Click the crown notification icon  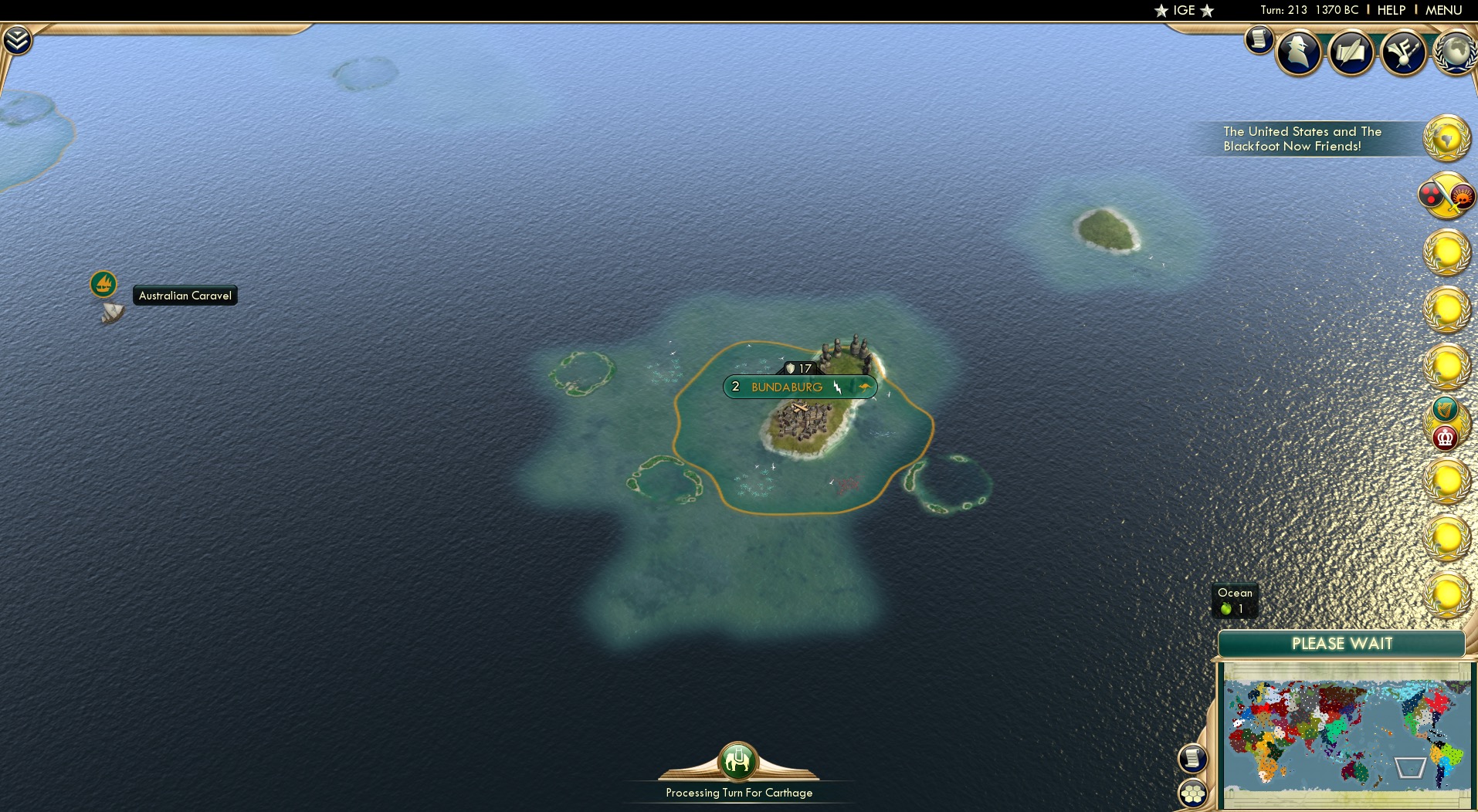point(1446,438)
